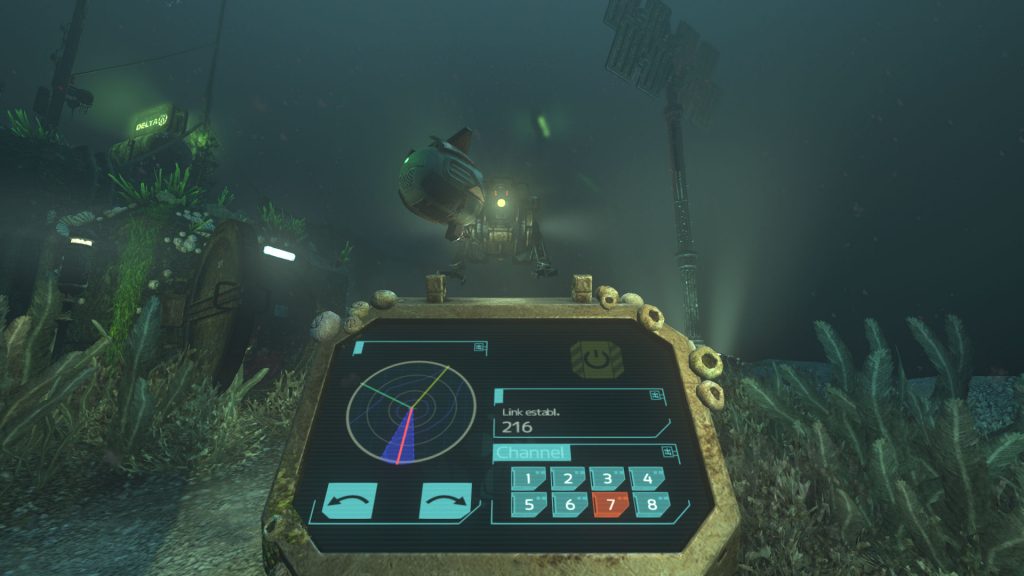This screenshot has height=576, width=1024.
Task: Click the circular radar dish display
Action: pos(410,412)
